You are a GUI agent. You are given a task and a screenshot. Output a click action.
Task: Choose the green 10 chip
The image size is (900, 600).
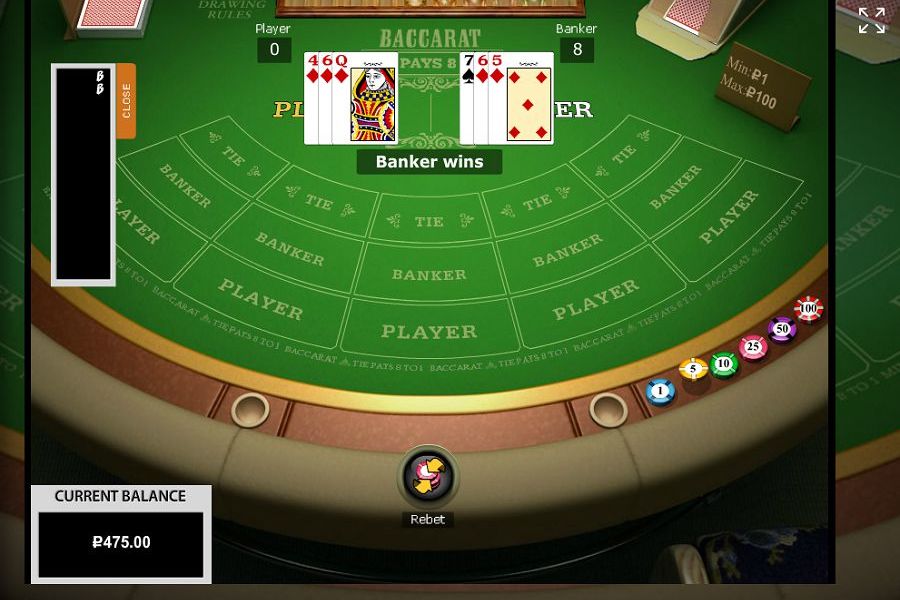724,364
